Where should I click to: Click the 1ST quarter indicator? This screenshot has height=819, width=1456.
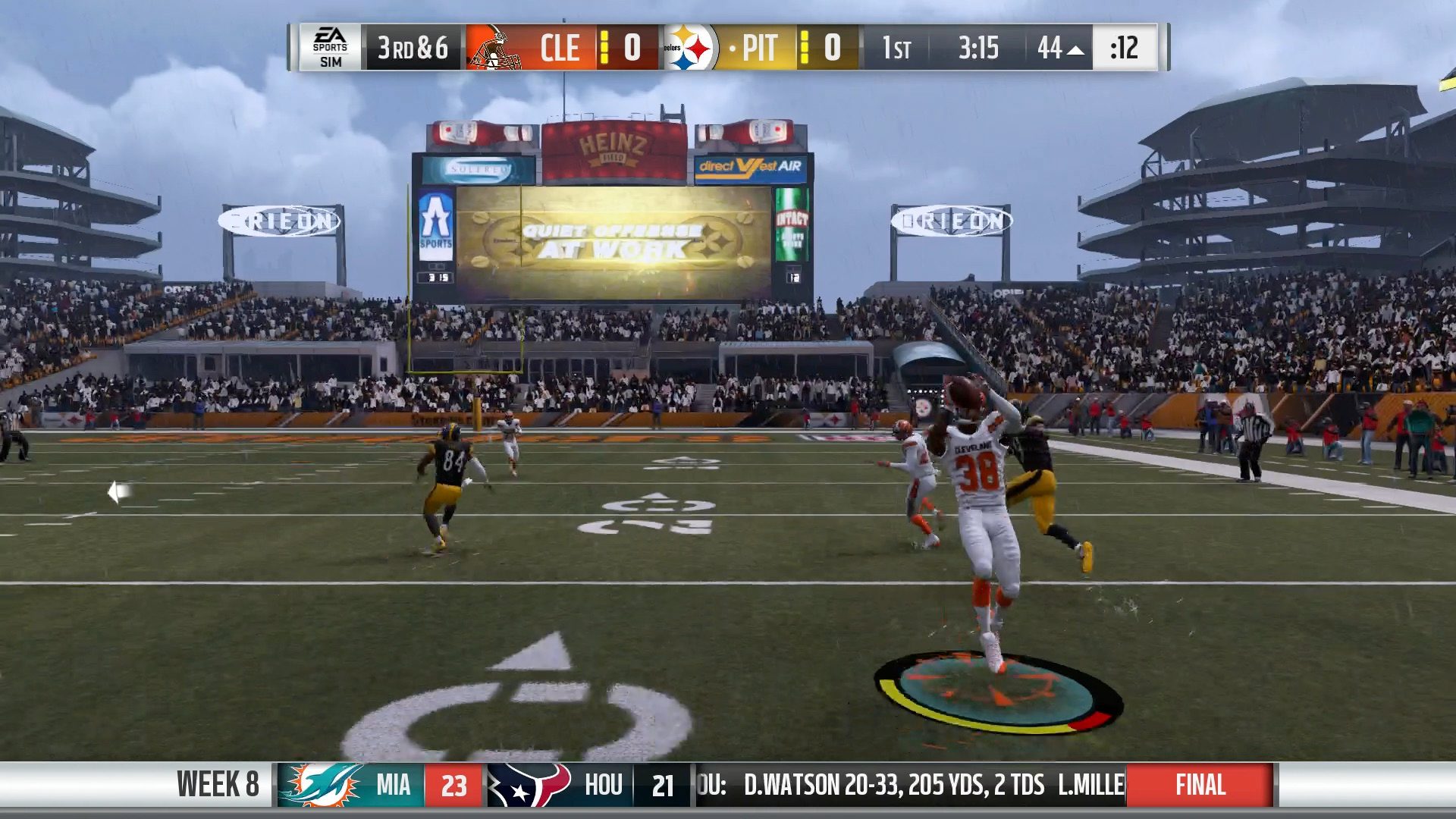pos(899,49)
